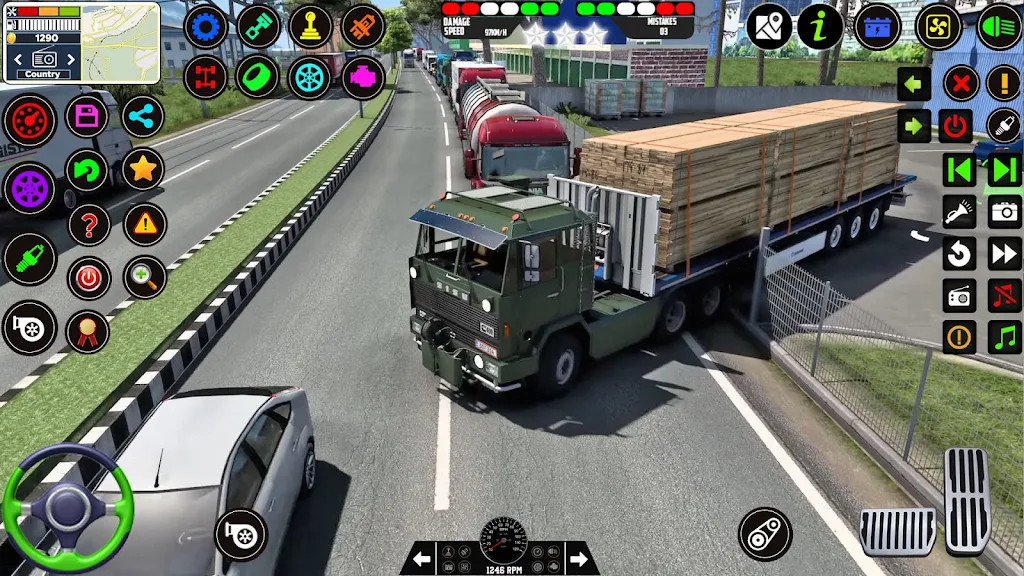Open help with the red question mark
Image resolution: width=1024 pixels, height=576 pixels.
(x=89, y=224)
